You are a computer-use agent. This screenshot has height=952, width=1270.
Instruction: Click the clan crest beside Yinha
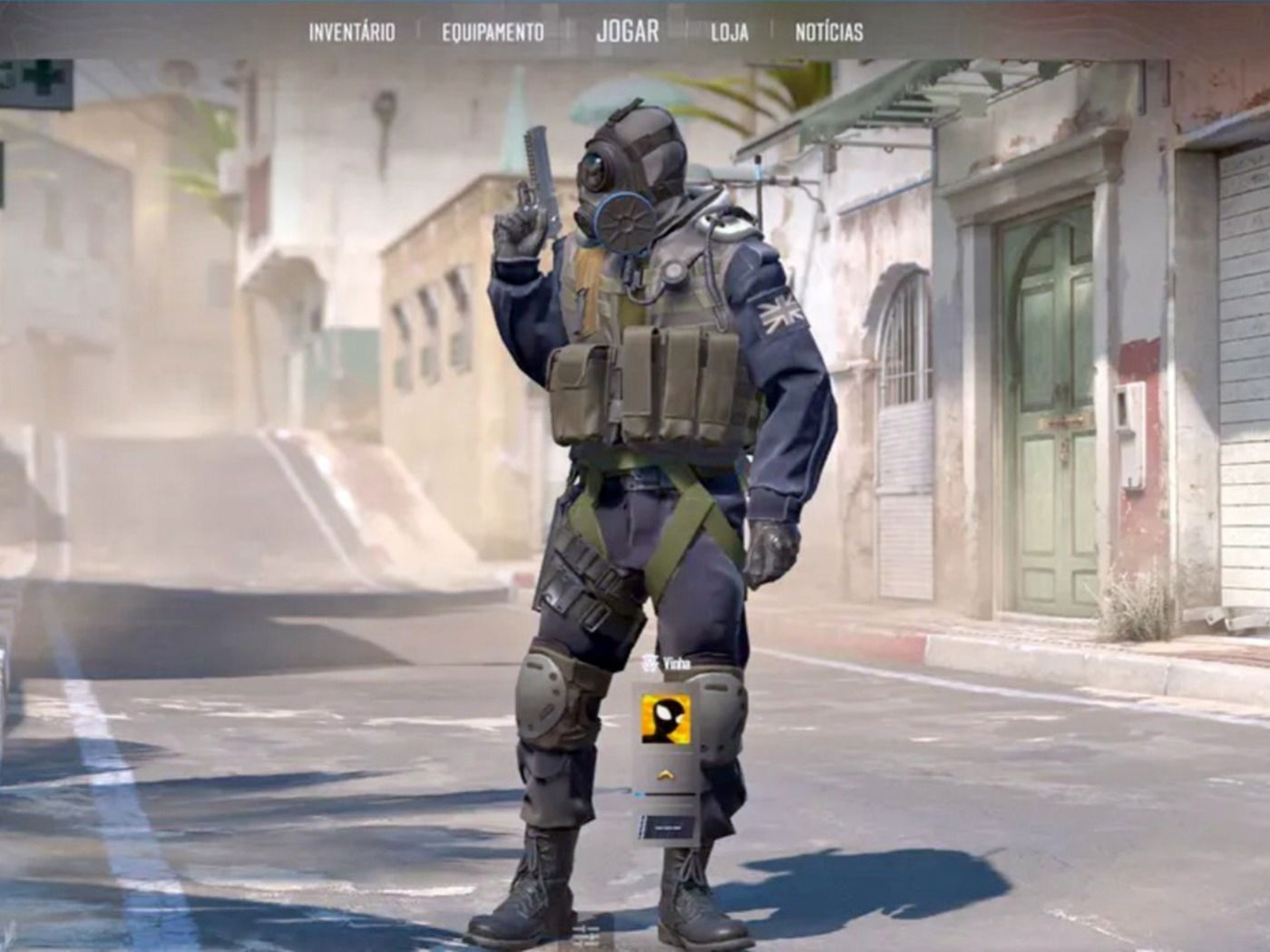point(650,662)
